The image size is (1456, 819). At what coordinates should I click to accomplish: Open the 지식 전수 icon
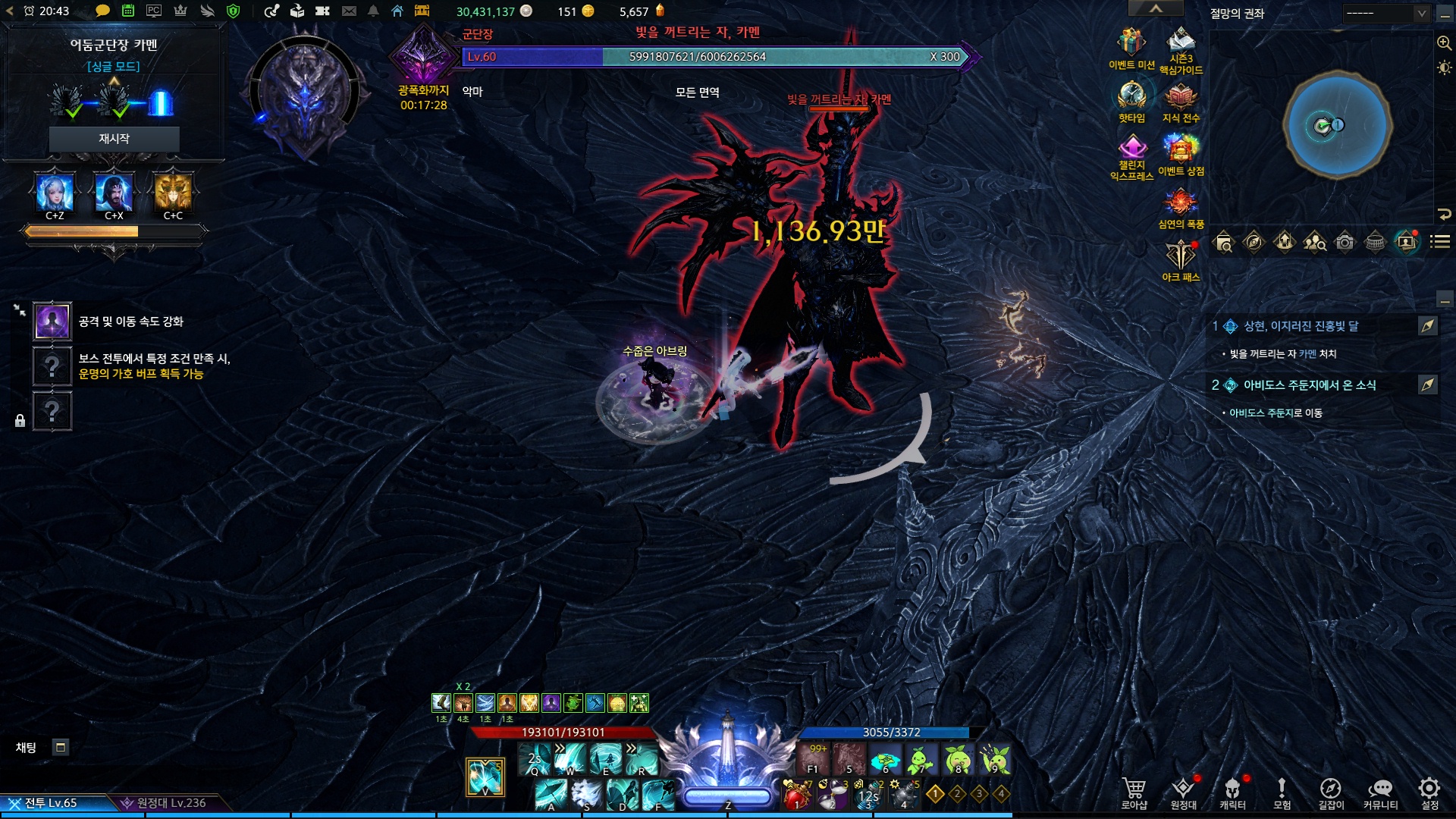coord(1181,97)
